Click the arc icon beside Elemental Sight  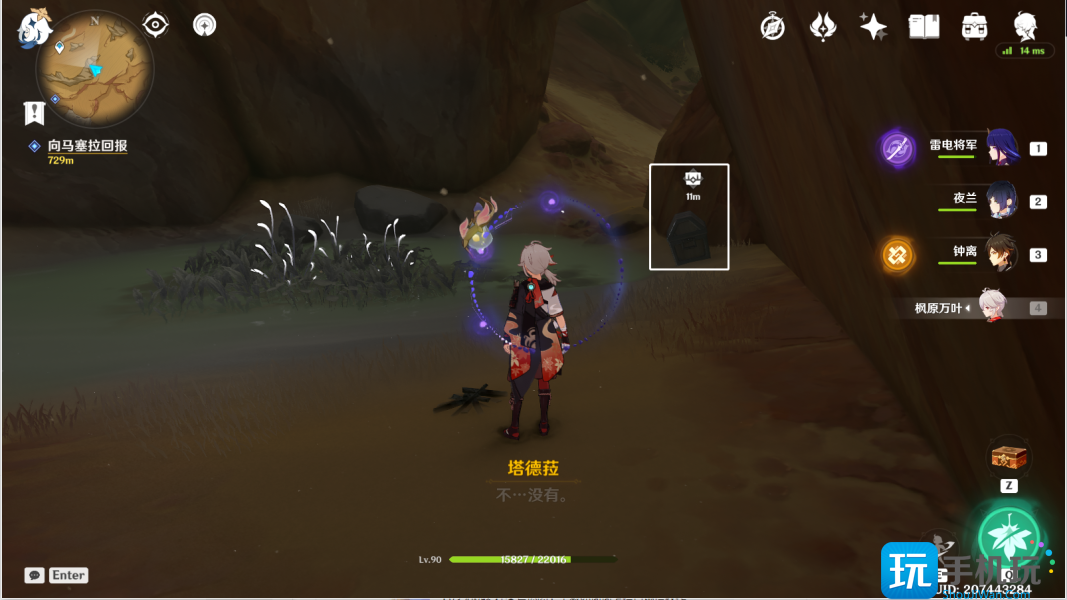click(x=205, y=24)
